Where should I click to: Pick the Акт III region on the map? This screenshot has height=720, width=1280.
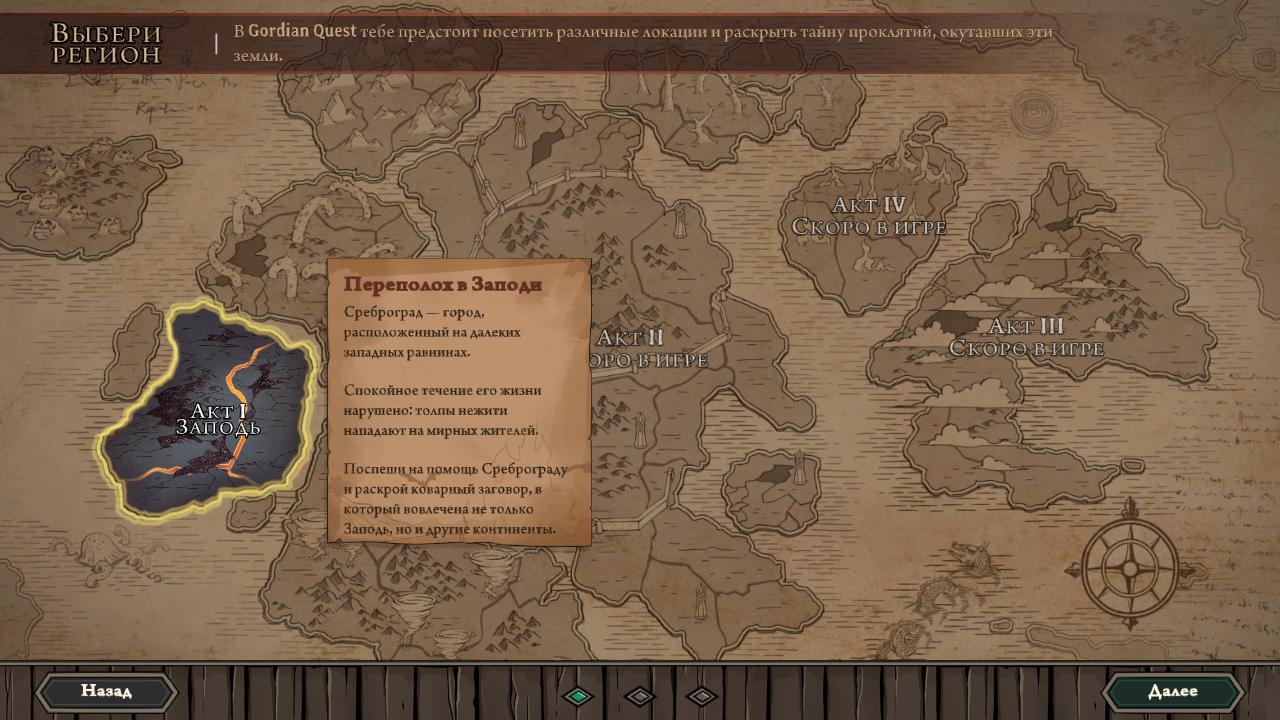pos(1026,337)
